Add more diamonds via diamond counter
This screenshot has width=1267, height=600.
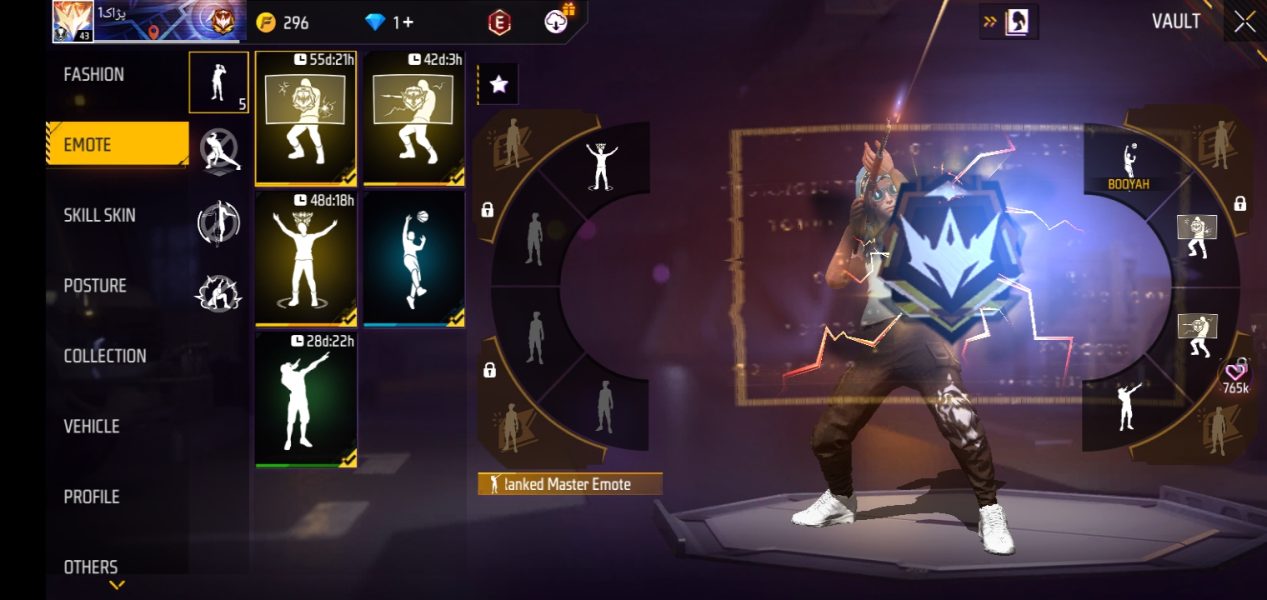(x=390, y=22)
